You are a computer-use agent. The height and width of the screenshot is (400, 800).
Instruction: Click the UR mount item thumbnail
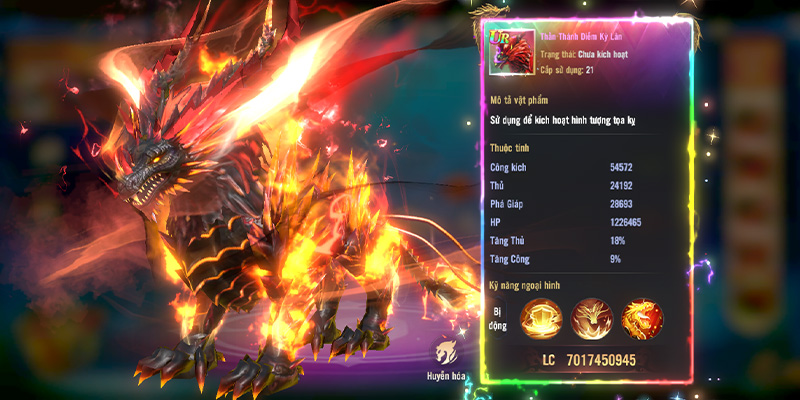[x=508, y=51]
